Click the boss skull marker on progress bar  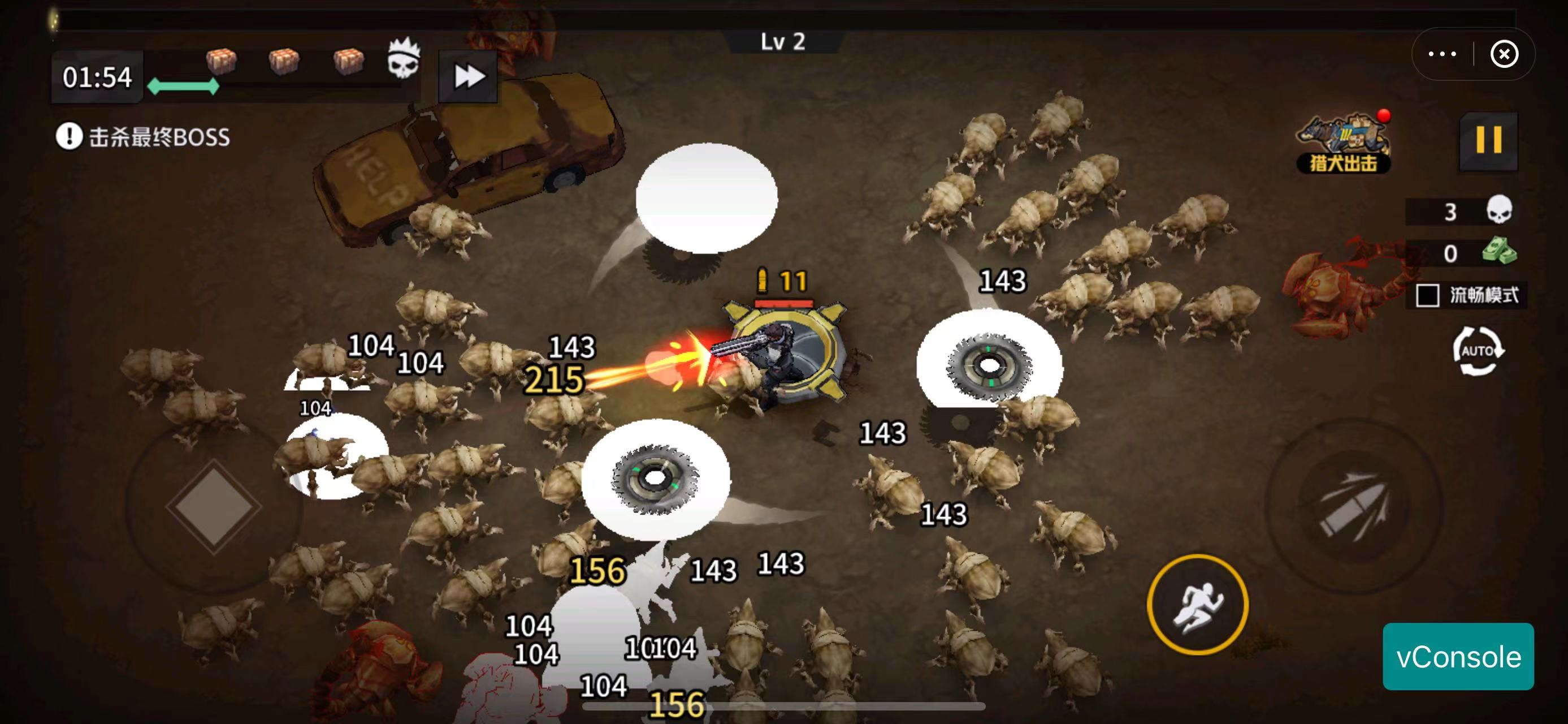404,59
